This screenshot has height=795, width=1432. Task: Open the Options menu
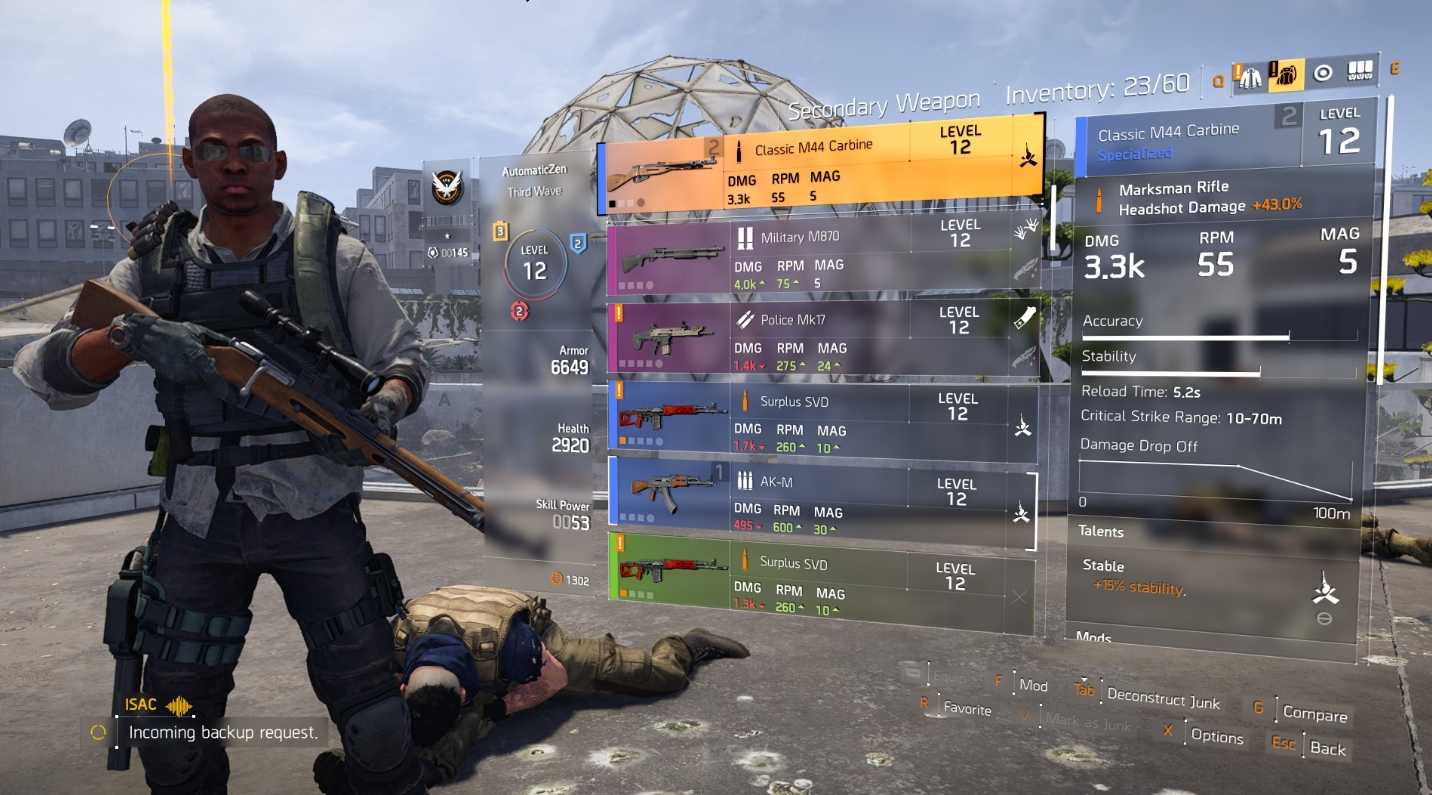tap(1216, 736)
